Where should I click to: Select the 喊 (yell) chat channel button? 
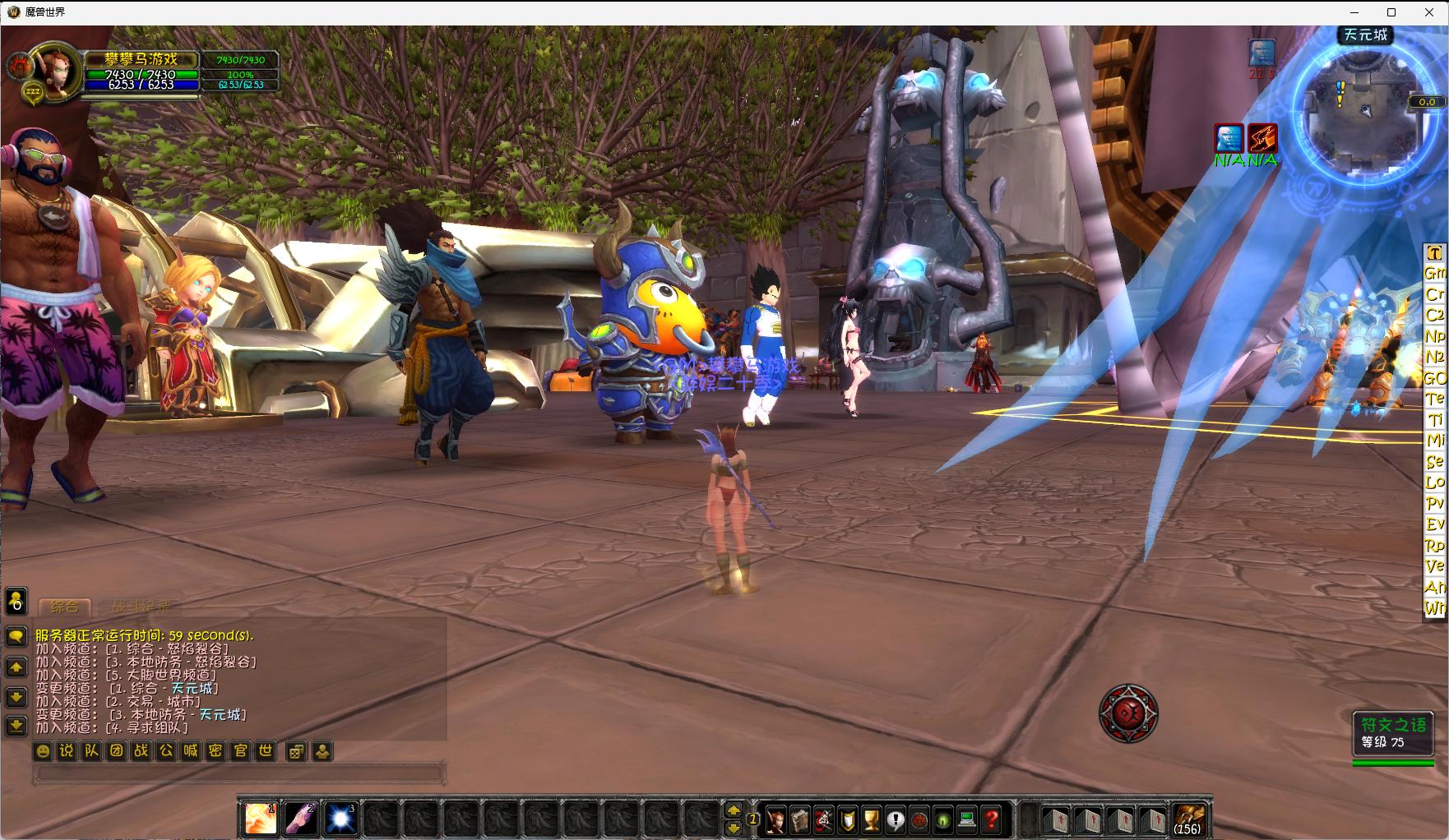pos(191,750)
